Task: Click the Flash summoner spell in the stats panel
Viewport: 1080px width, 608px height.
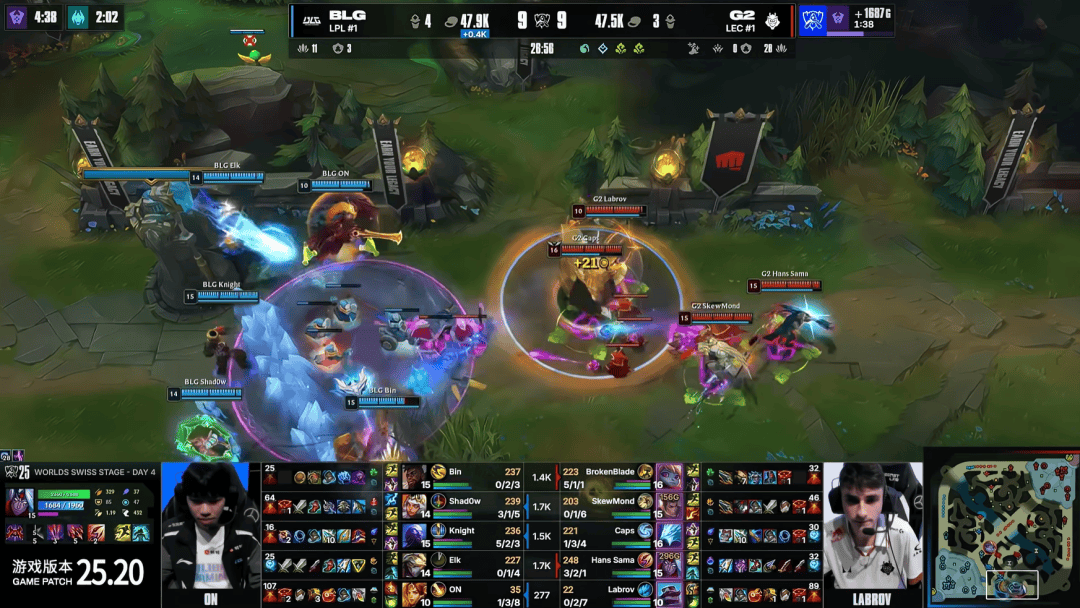Action: [x=121, y=532]
